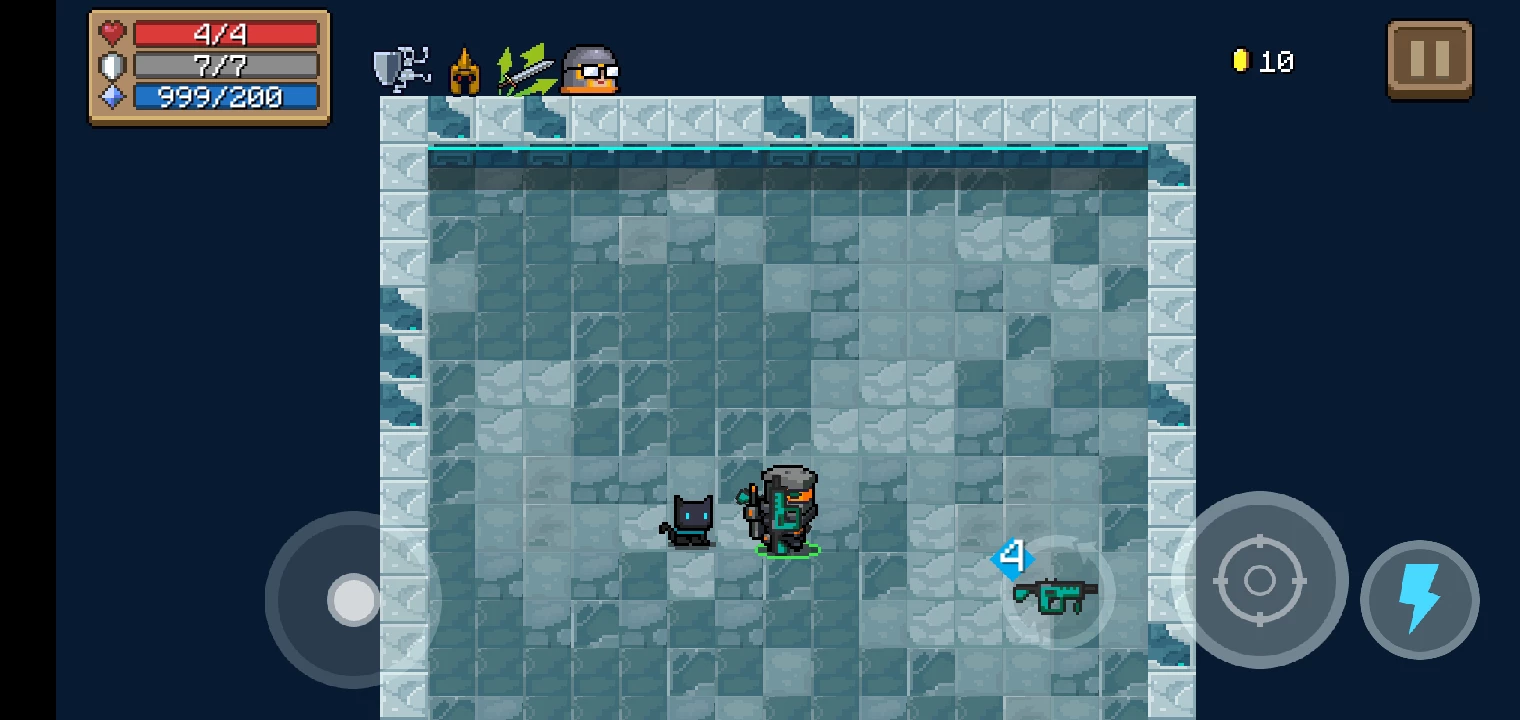Switch weapon using the teal rifle button
This screenshot has height=720, width=1520.
[1056, 594]
